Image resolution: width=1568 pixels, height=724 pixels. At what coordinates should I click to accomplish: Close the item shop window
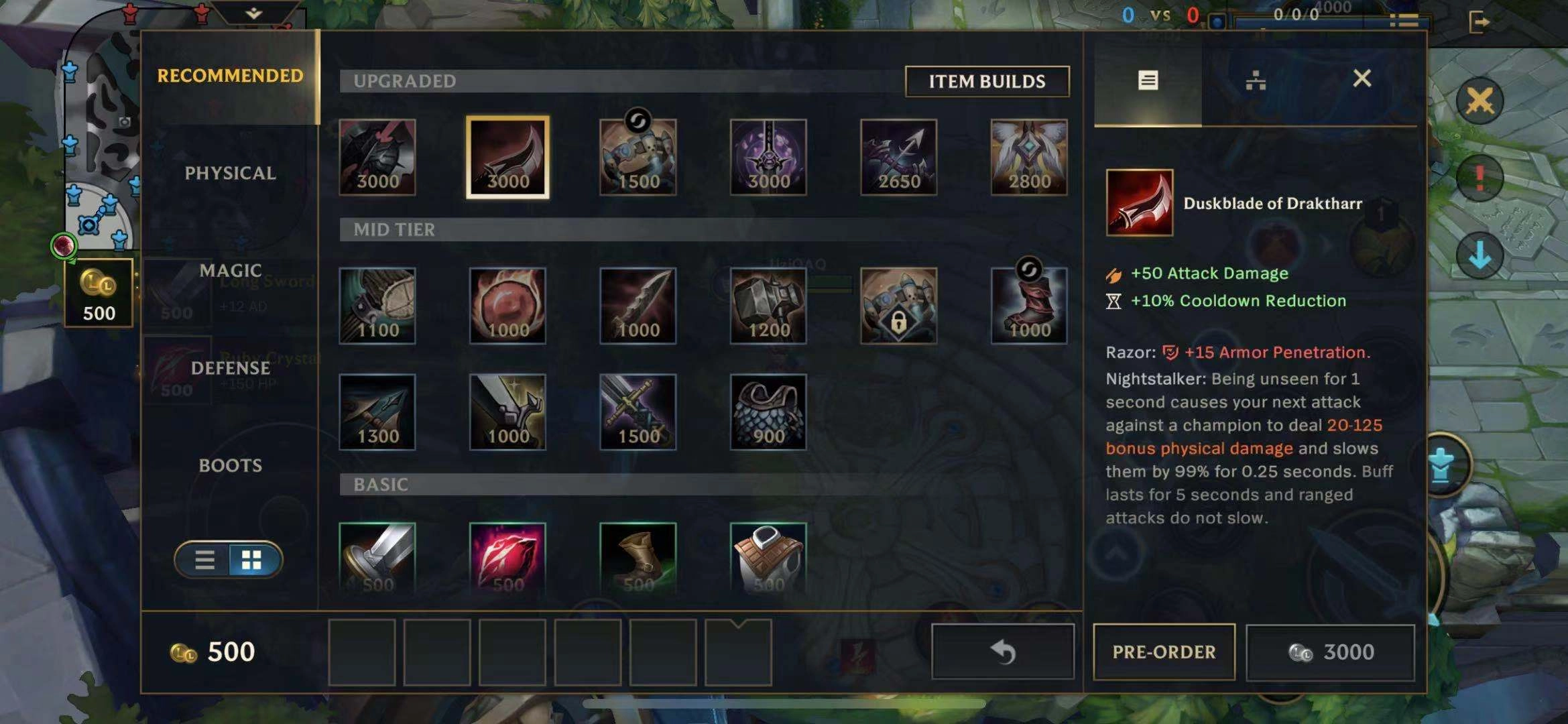tap(1362, 79)
